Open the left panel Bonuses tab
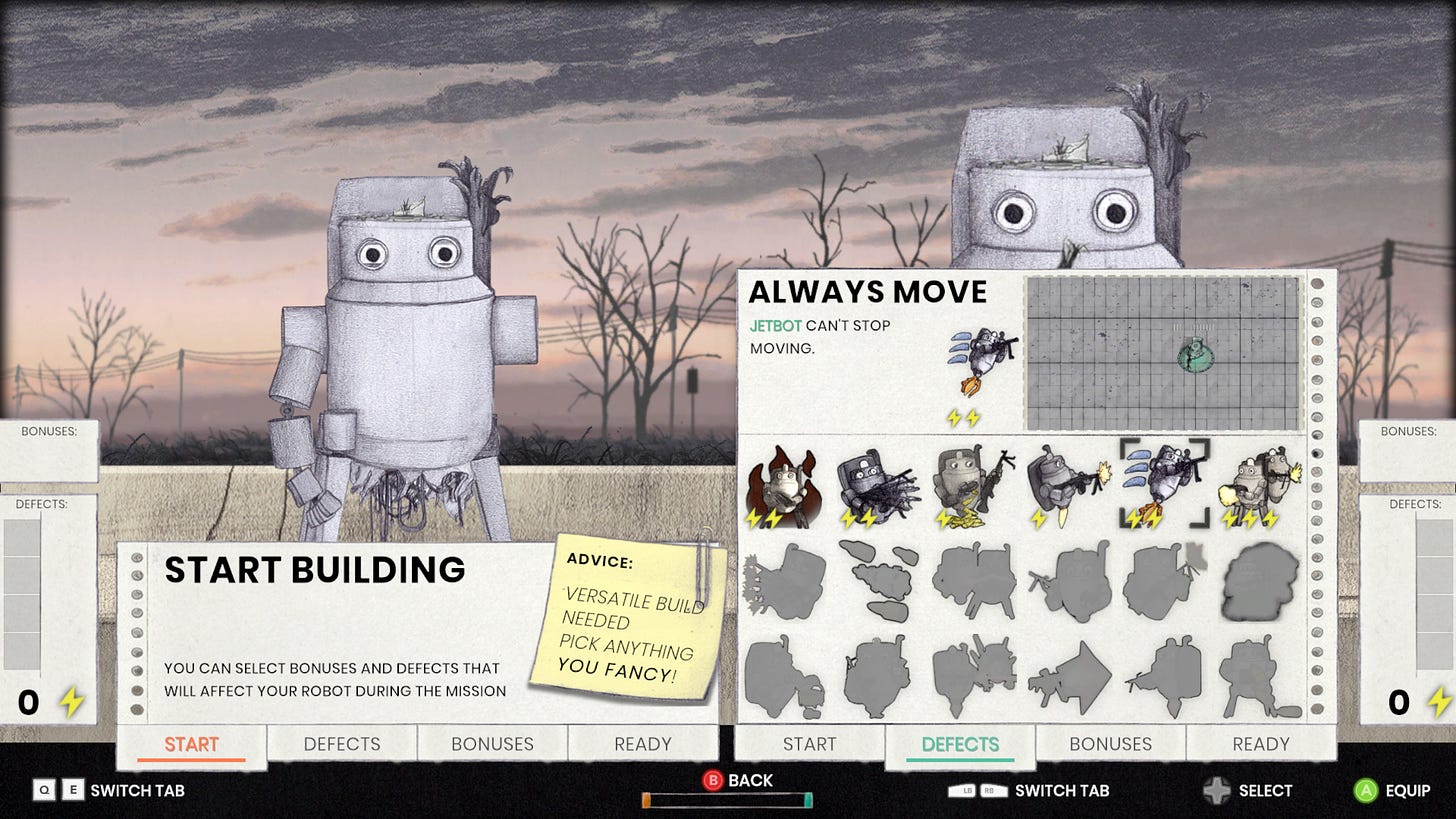Viewport: 1456px width, 819px height. [492, 744]
